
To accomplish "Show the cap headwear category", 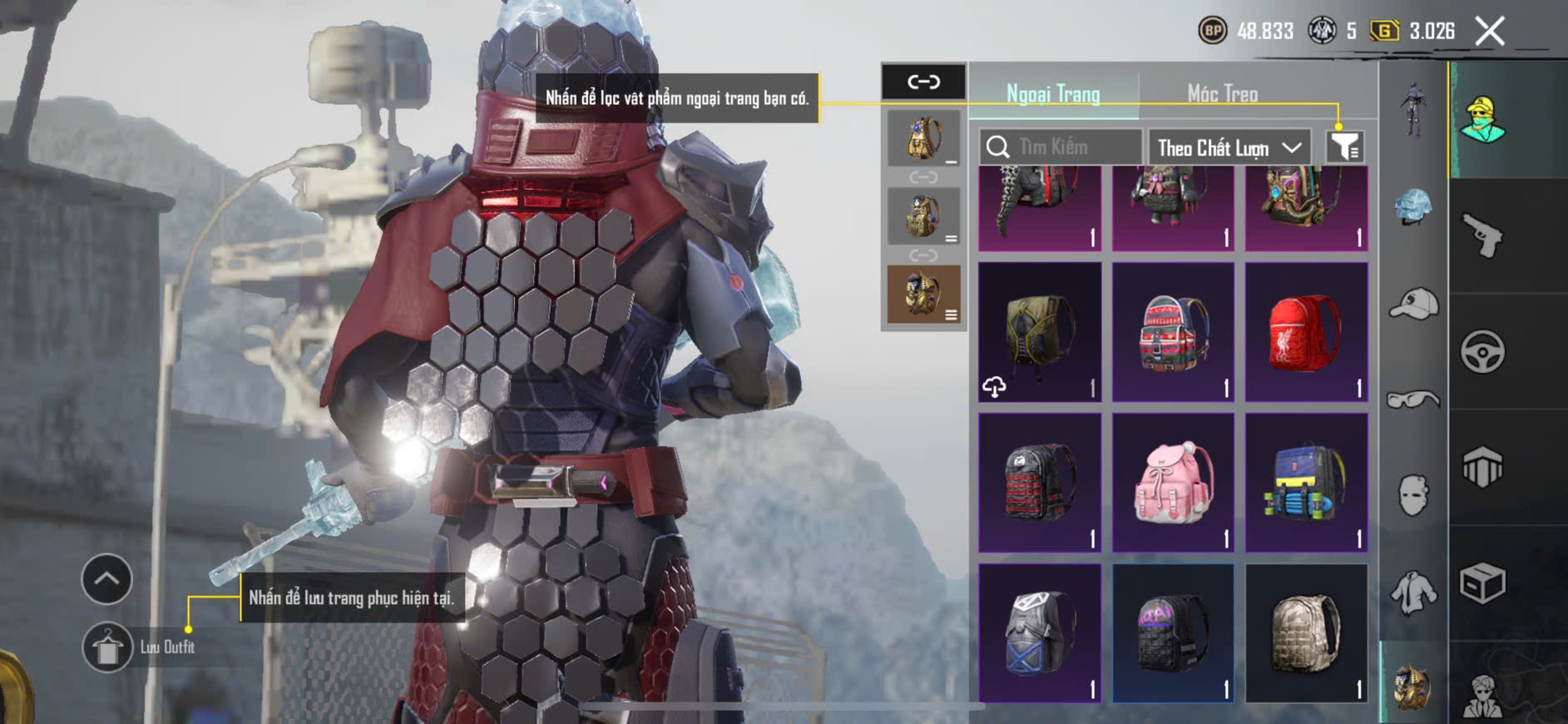I will tap(1413, 304).
